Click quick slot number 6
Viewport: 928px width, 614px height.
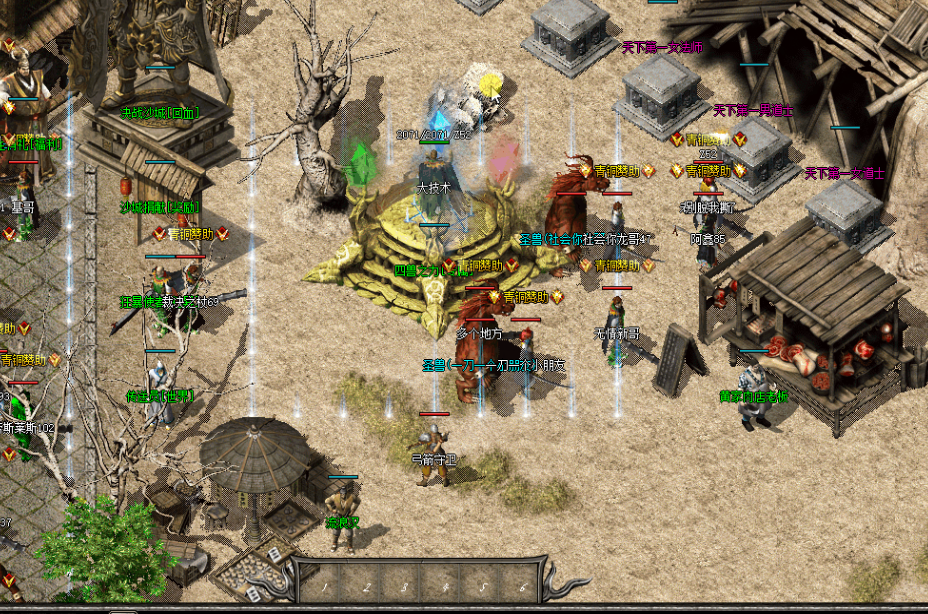523,583
